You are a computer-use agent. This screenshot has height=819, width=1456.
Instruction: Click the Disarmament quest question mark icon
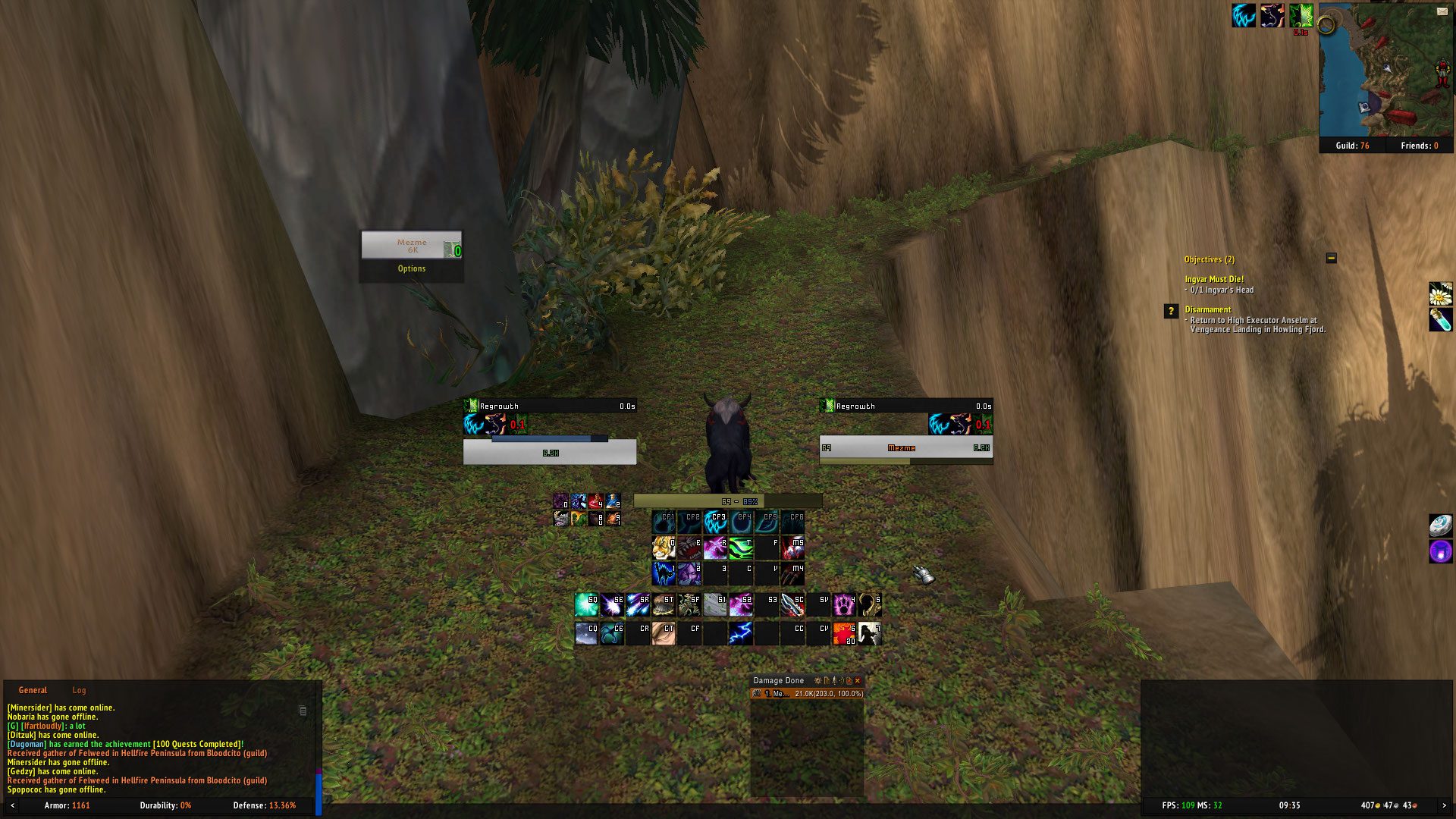point(1171,311)
